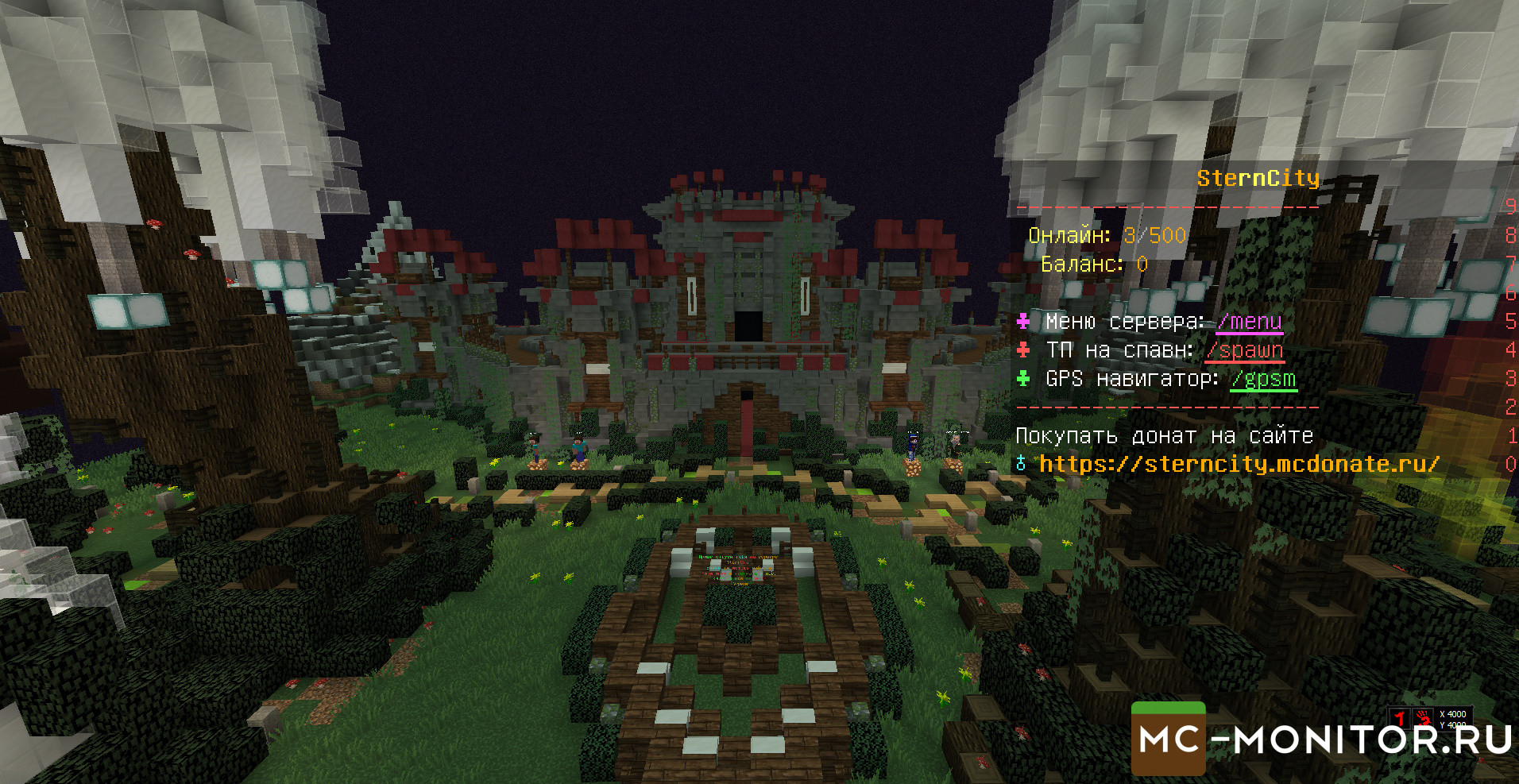The width and height of the screenshot is (1519, 784).
Task: Click the SternCity scoreboard title
Action: [1258, 179]
